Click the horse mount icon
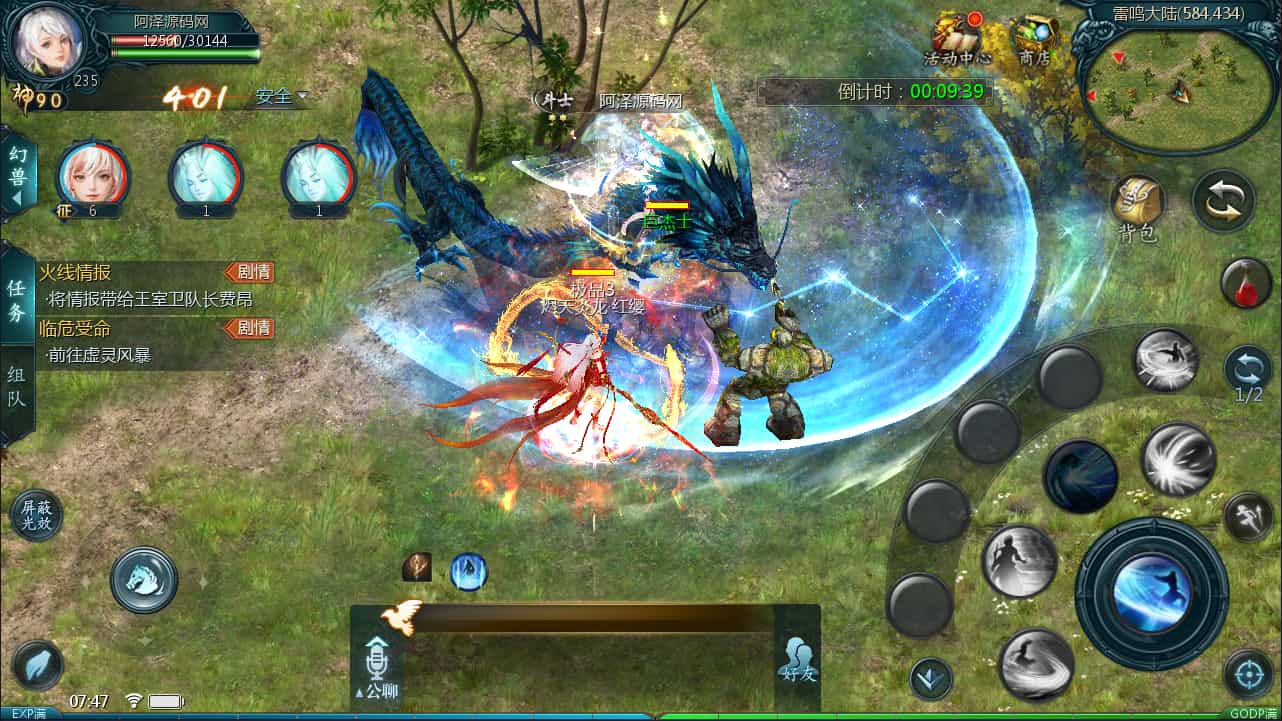Viewport: 1282px width, 721px height. (142, 580)
